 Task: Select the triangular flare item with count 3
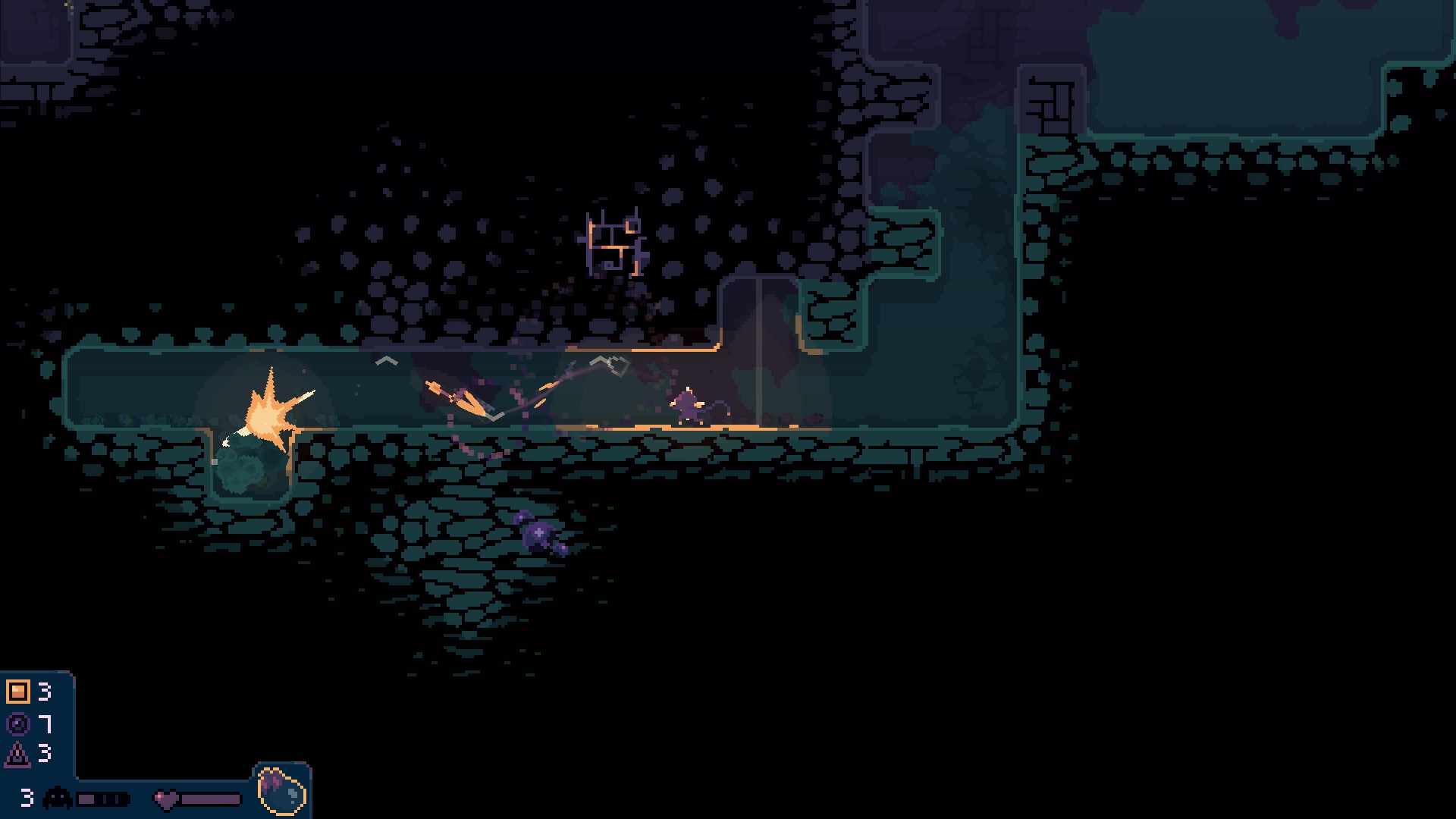[x=17, y=755]
